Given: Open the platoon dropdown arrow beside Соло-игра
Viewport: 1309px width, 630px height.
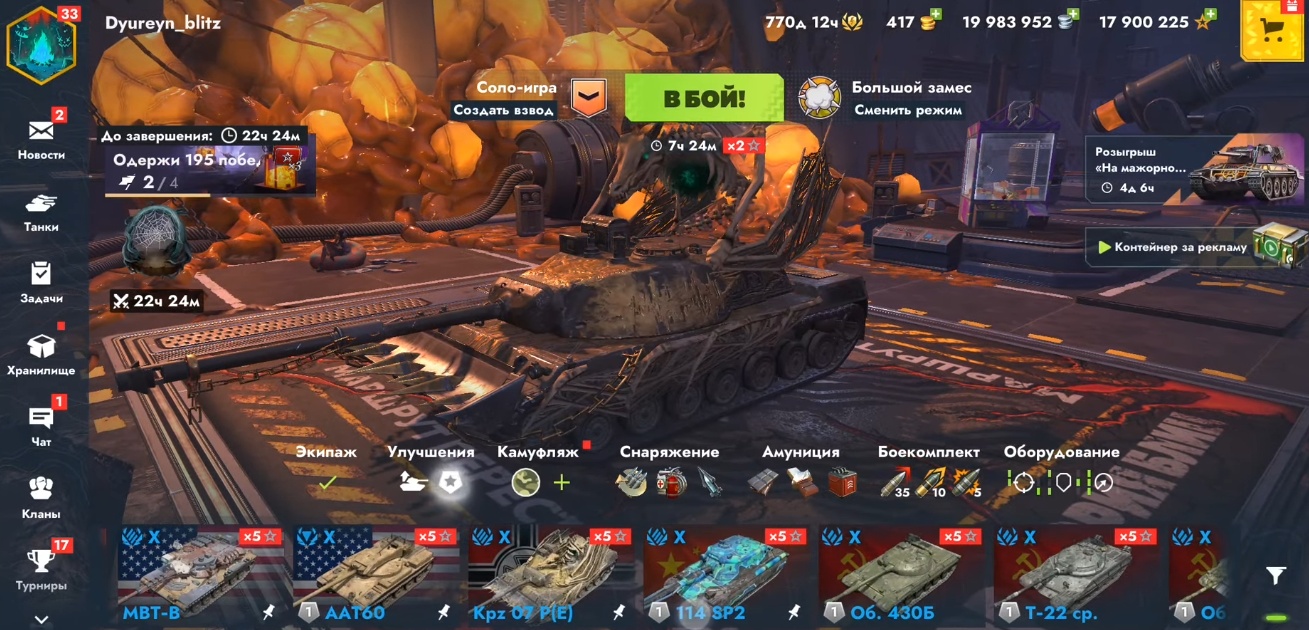Looking at the screenshot, I should [x=589, y=97].
